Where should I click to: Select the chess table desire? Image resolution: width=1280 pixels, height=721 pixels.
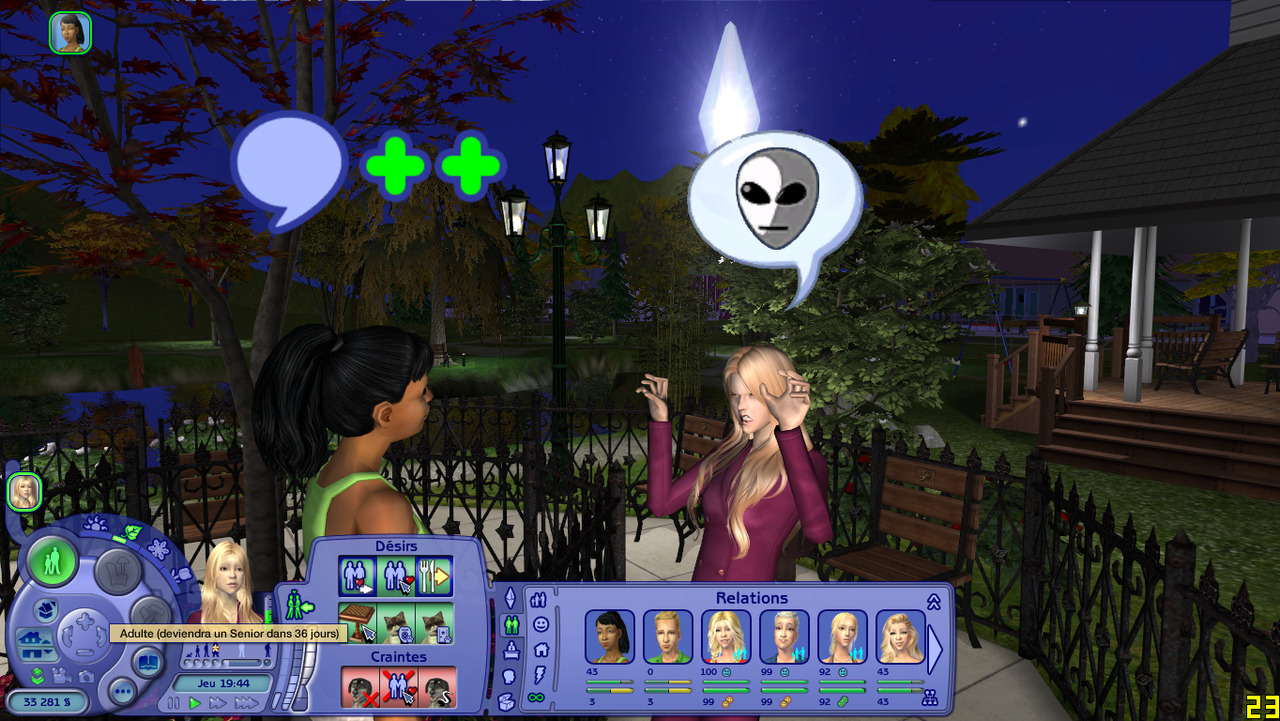point(357,622)
